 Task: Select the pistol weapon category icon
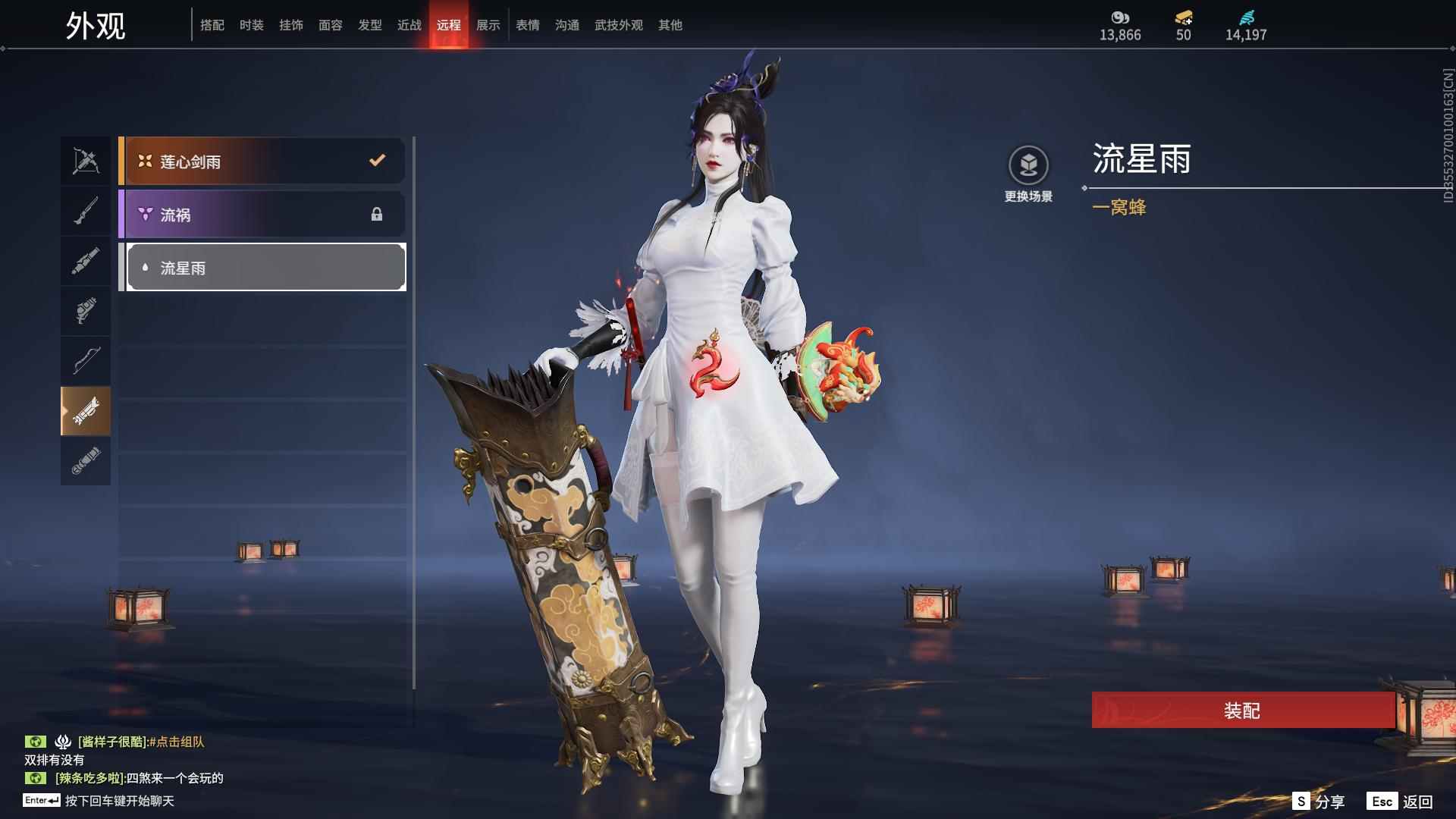coord(85,310)
